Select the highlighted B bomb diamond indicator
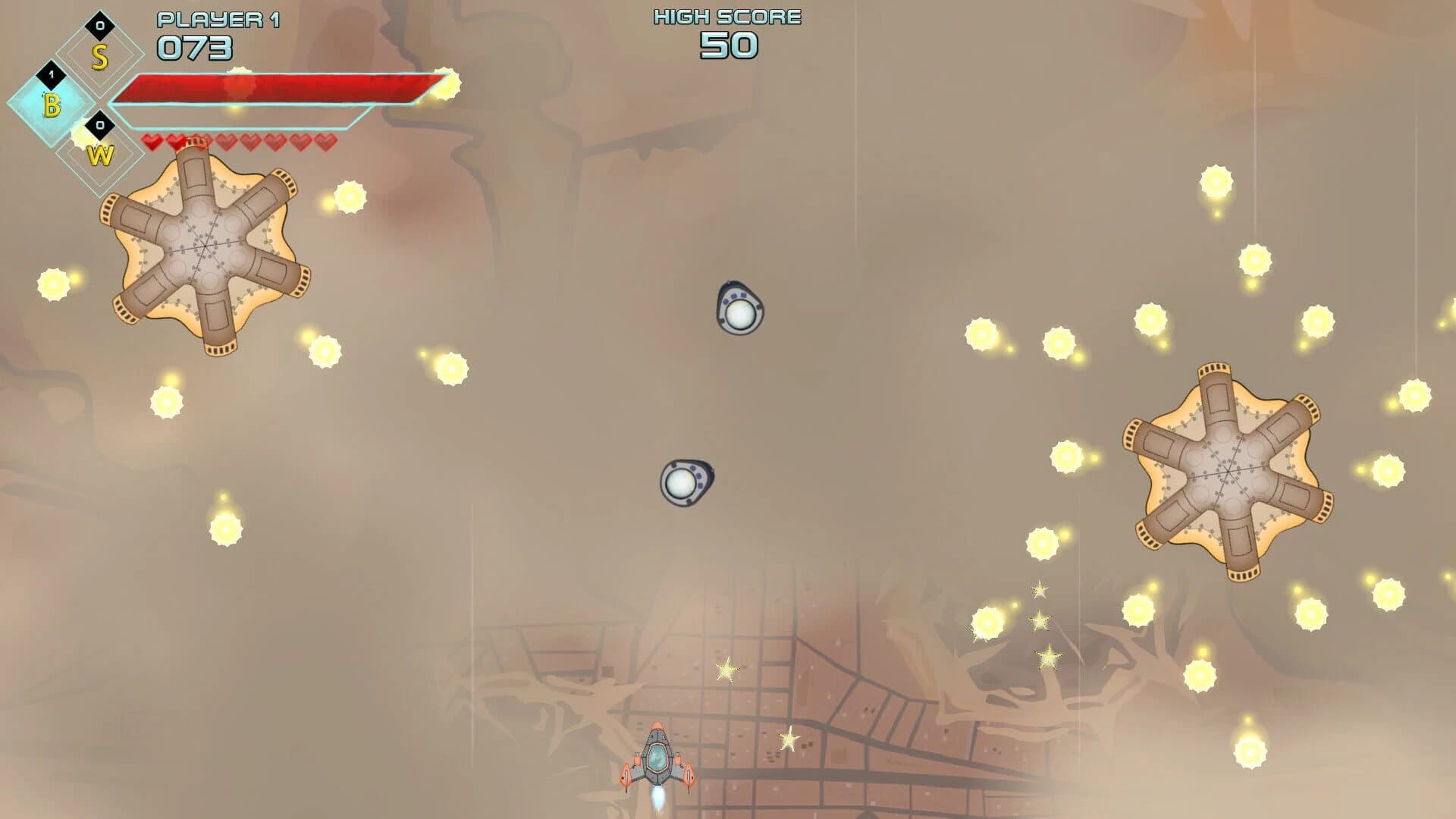The height and width of the screenshot is (819, 1456). click(x=52, y=106)
